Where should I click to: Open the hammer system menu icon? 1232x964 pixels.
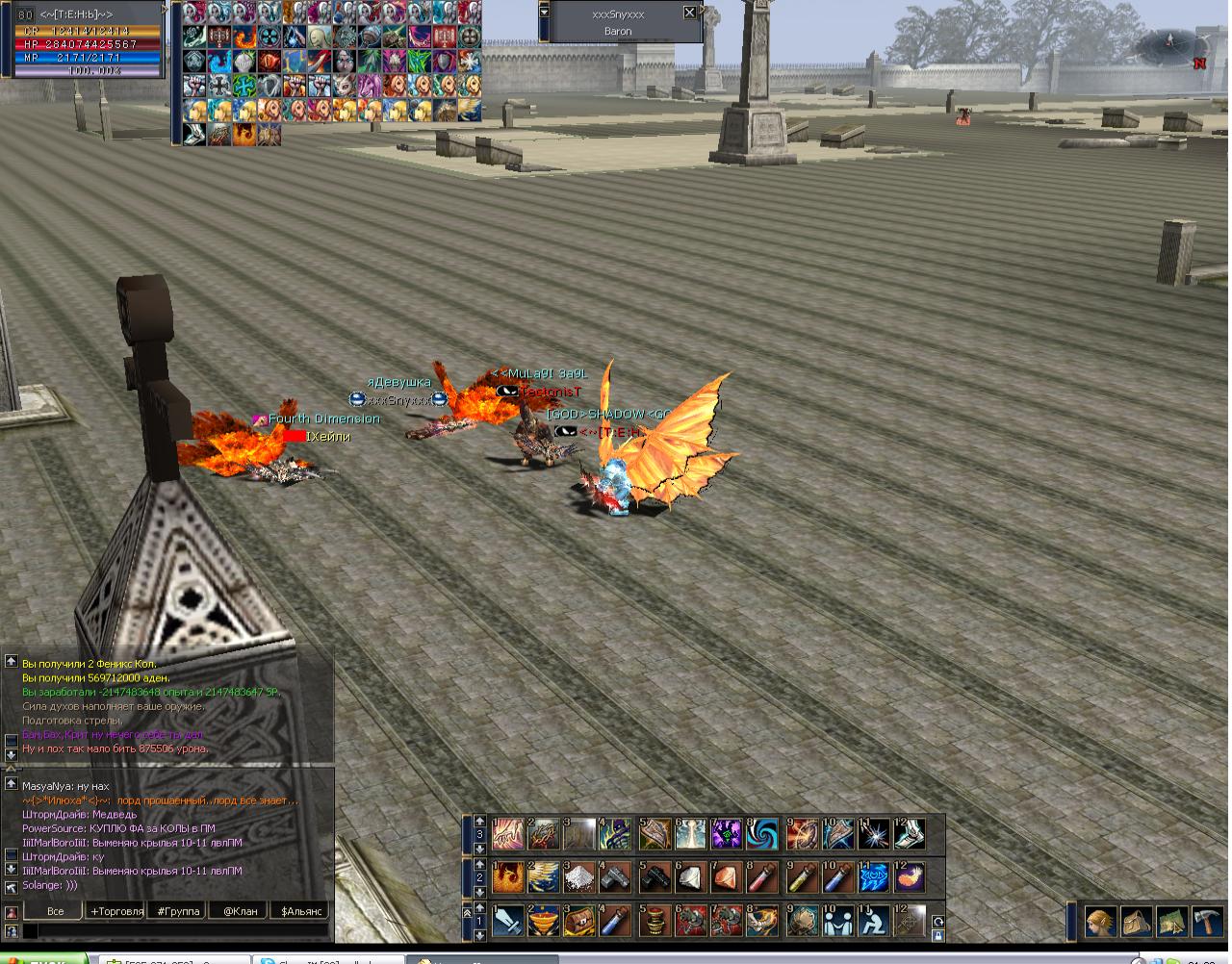click(x=1206, y=921)
